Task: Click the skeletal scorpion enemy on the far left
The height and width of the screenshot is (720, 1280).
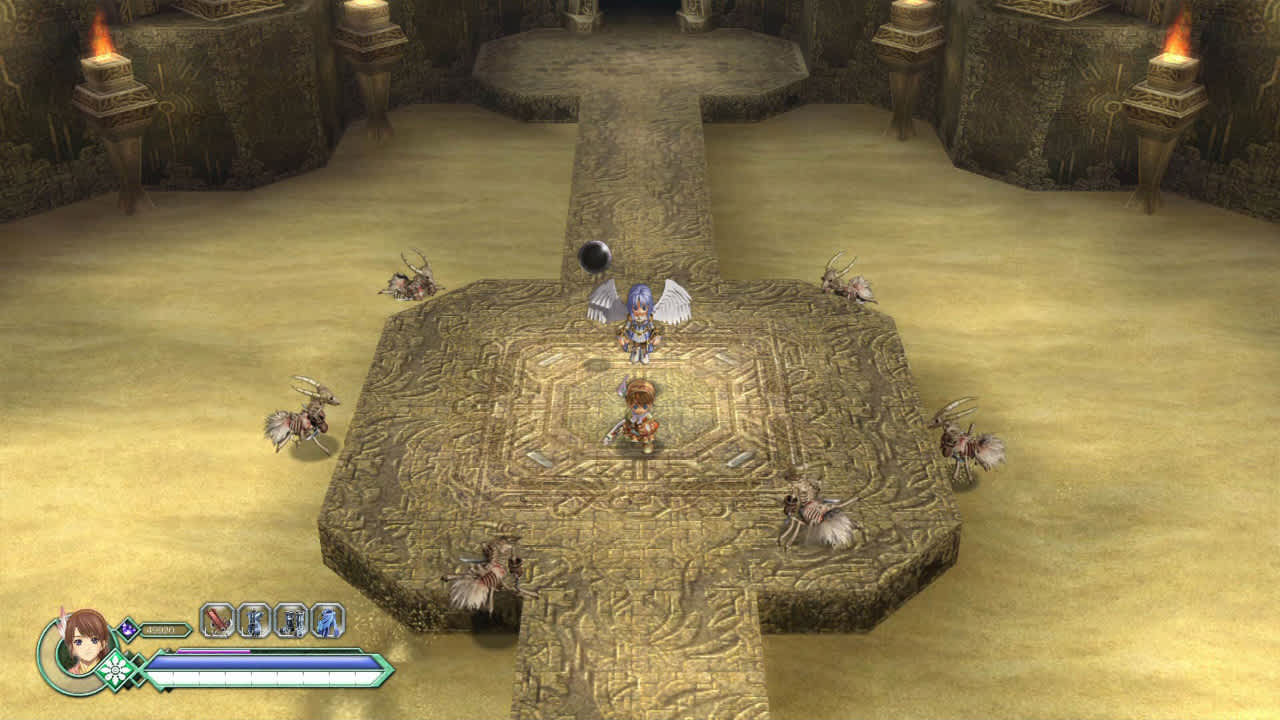Action: click(x=302, y=424)
